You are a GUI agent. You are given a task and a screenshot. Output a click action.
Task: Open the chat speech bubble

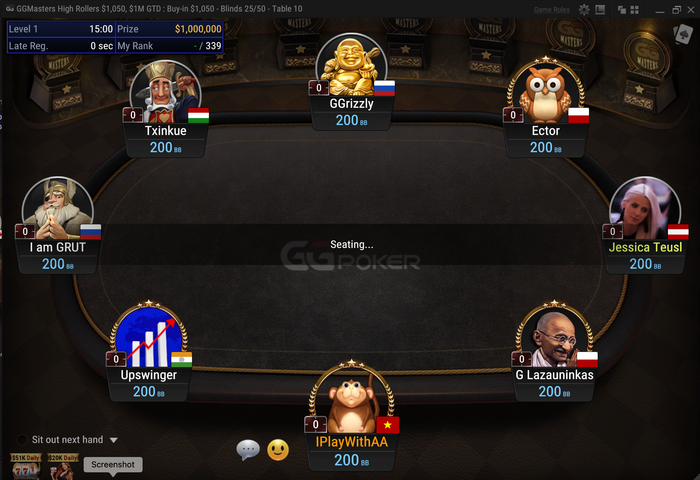(248, 450)
